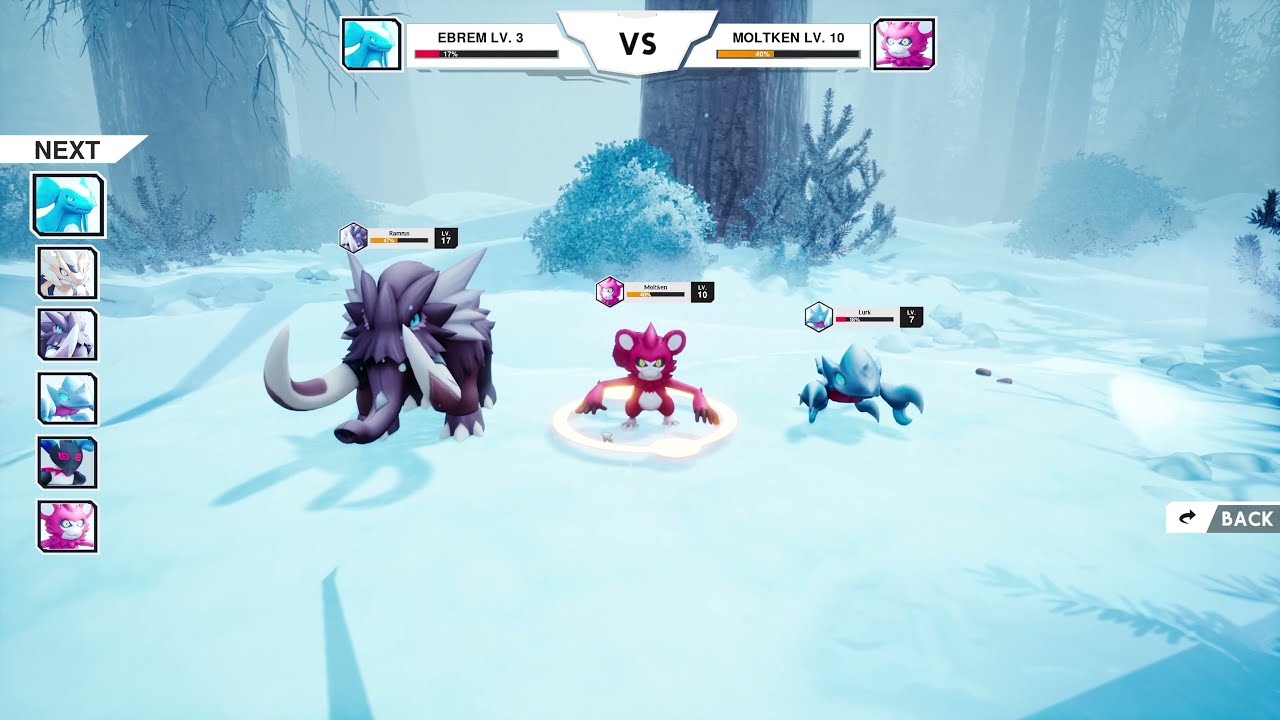Select the Moltken level 10 nameplate on the battlefield
This screenshot has height=720, width=1280.
point(655,292)
